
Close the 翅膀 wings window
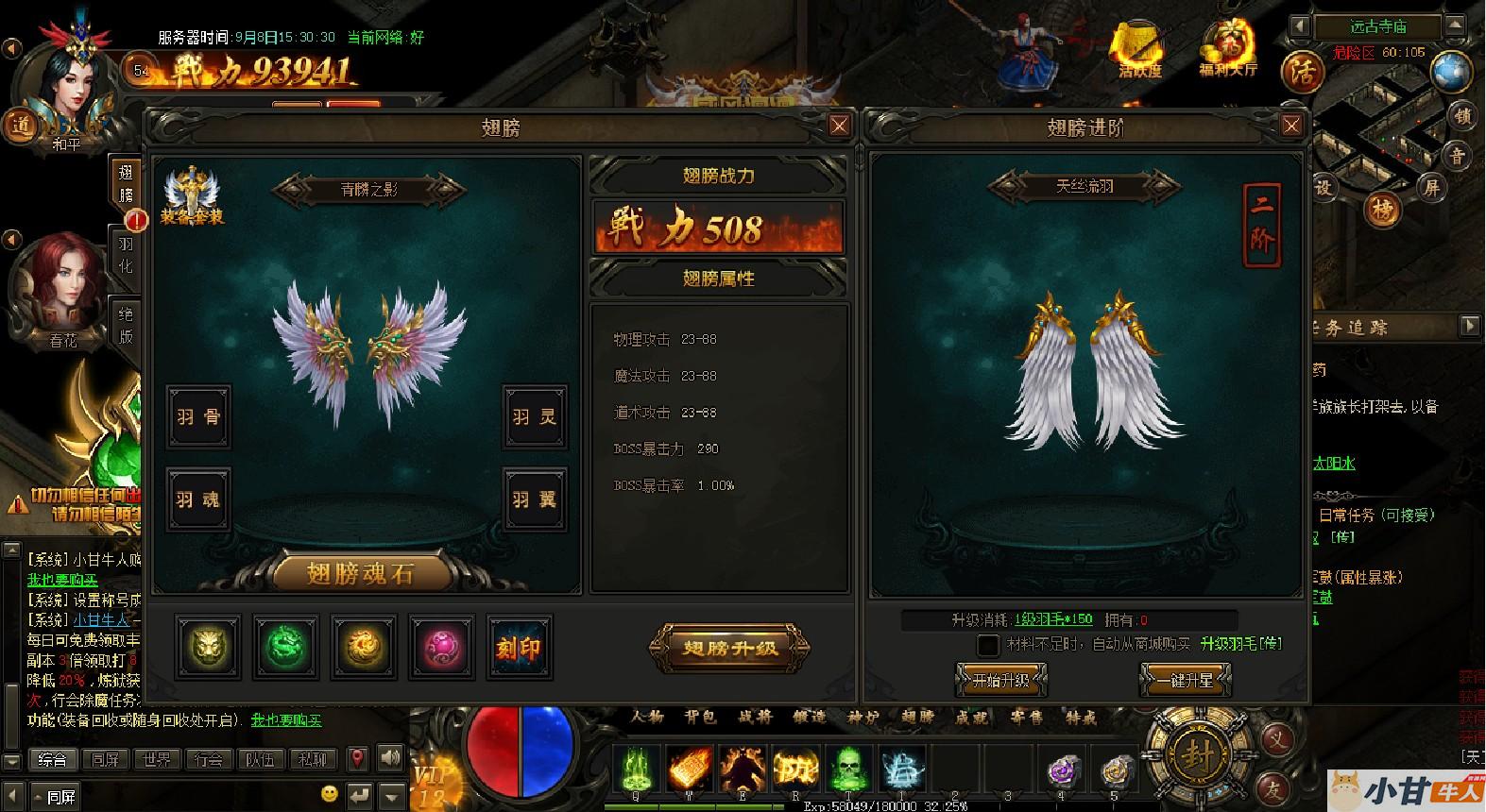click(838, 126)
